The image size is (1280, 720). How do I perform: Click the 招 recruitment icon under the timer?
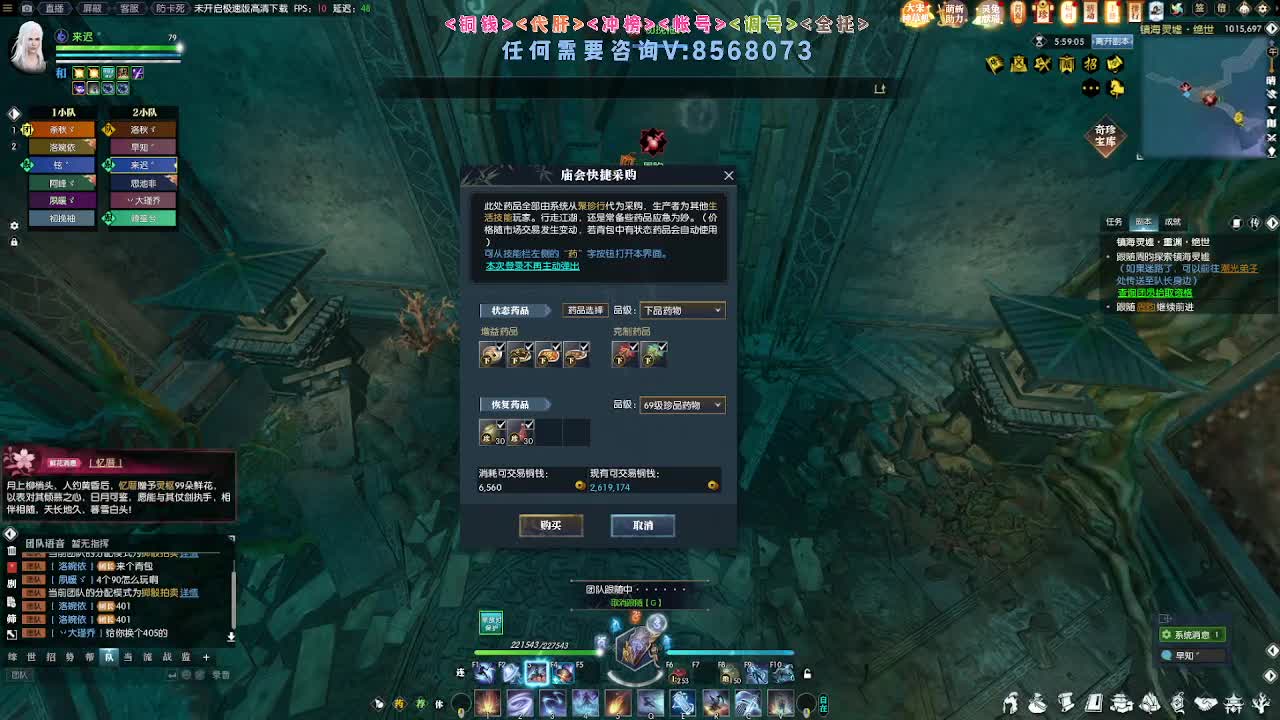click(1091, 64)
